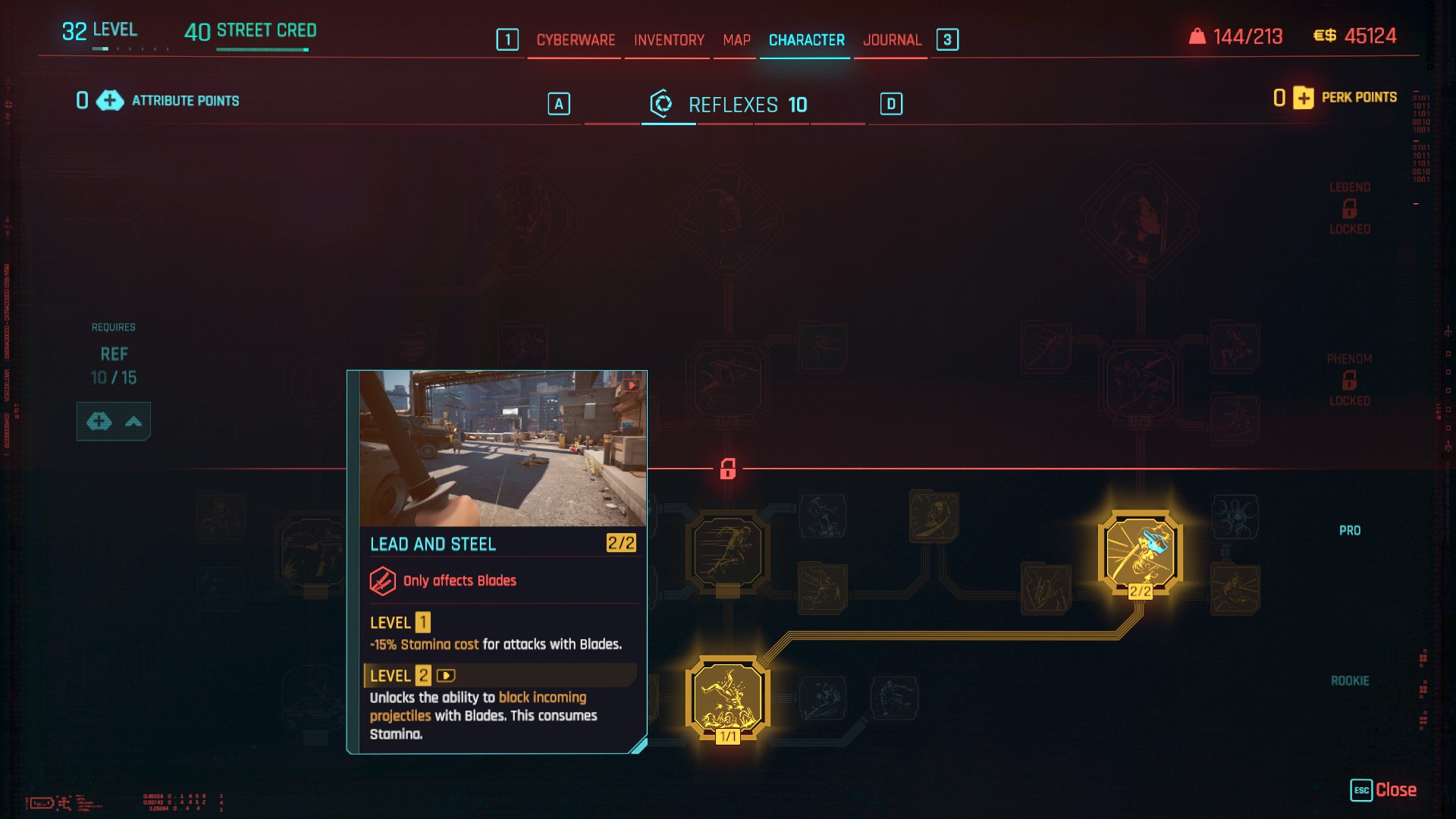Click the Attribute Points icon

pos(110,101)
